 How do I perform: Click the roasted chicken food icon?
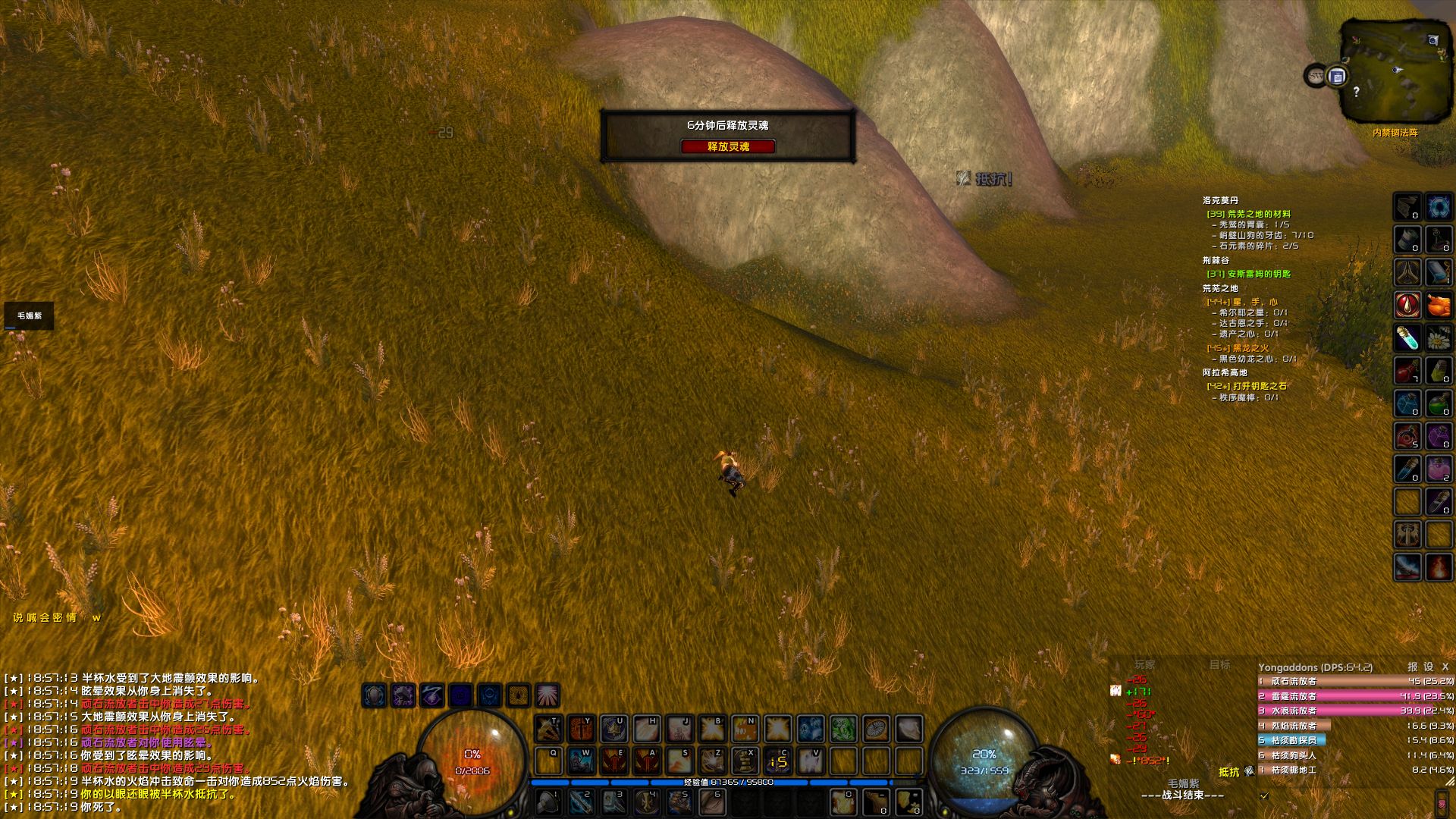pyautogui.click(x=1438, y=303)
